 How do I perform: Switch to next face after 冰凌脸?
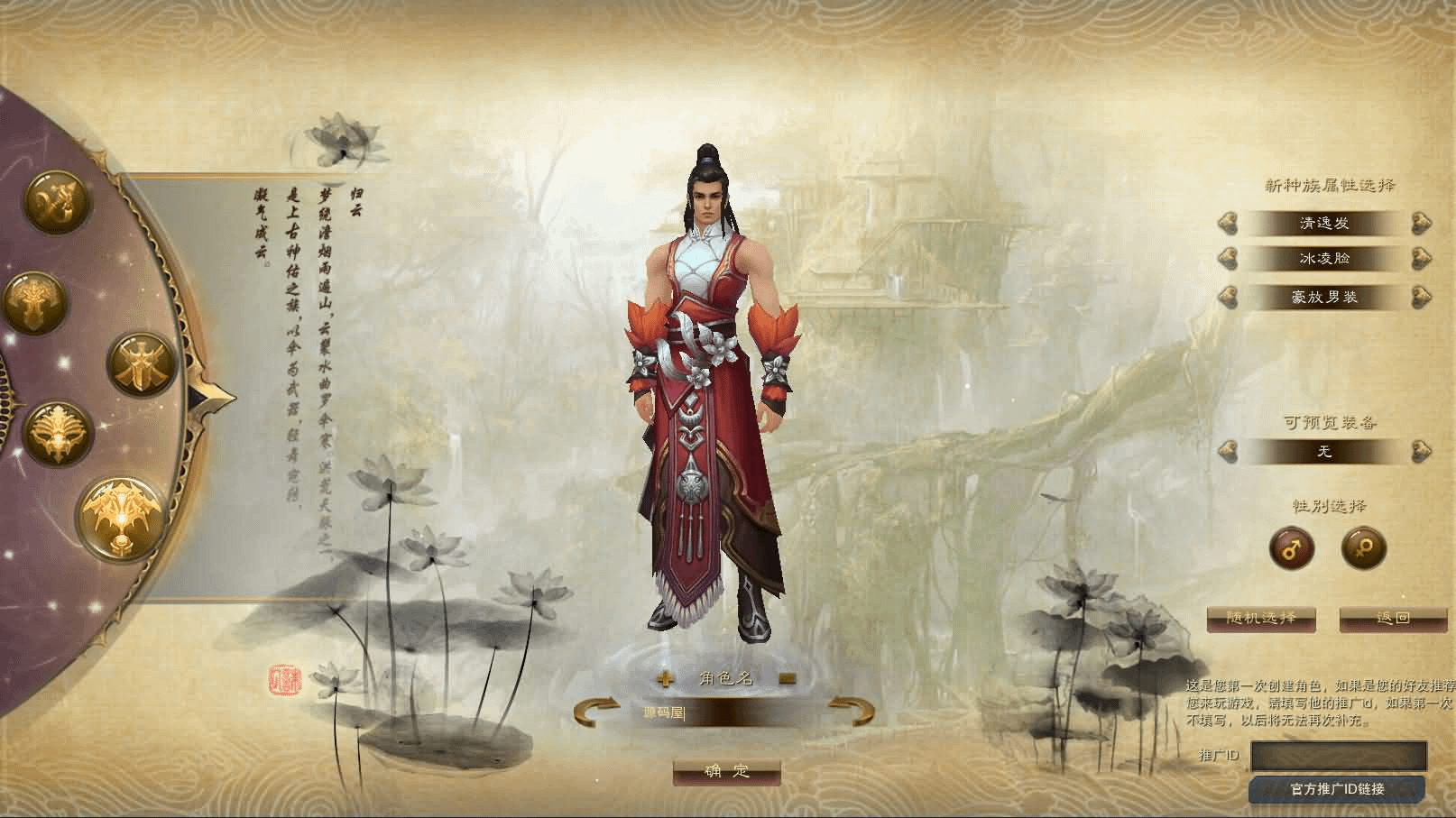pos(1421,260)
